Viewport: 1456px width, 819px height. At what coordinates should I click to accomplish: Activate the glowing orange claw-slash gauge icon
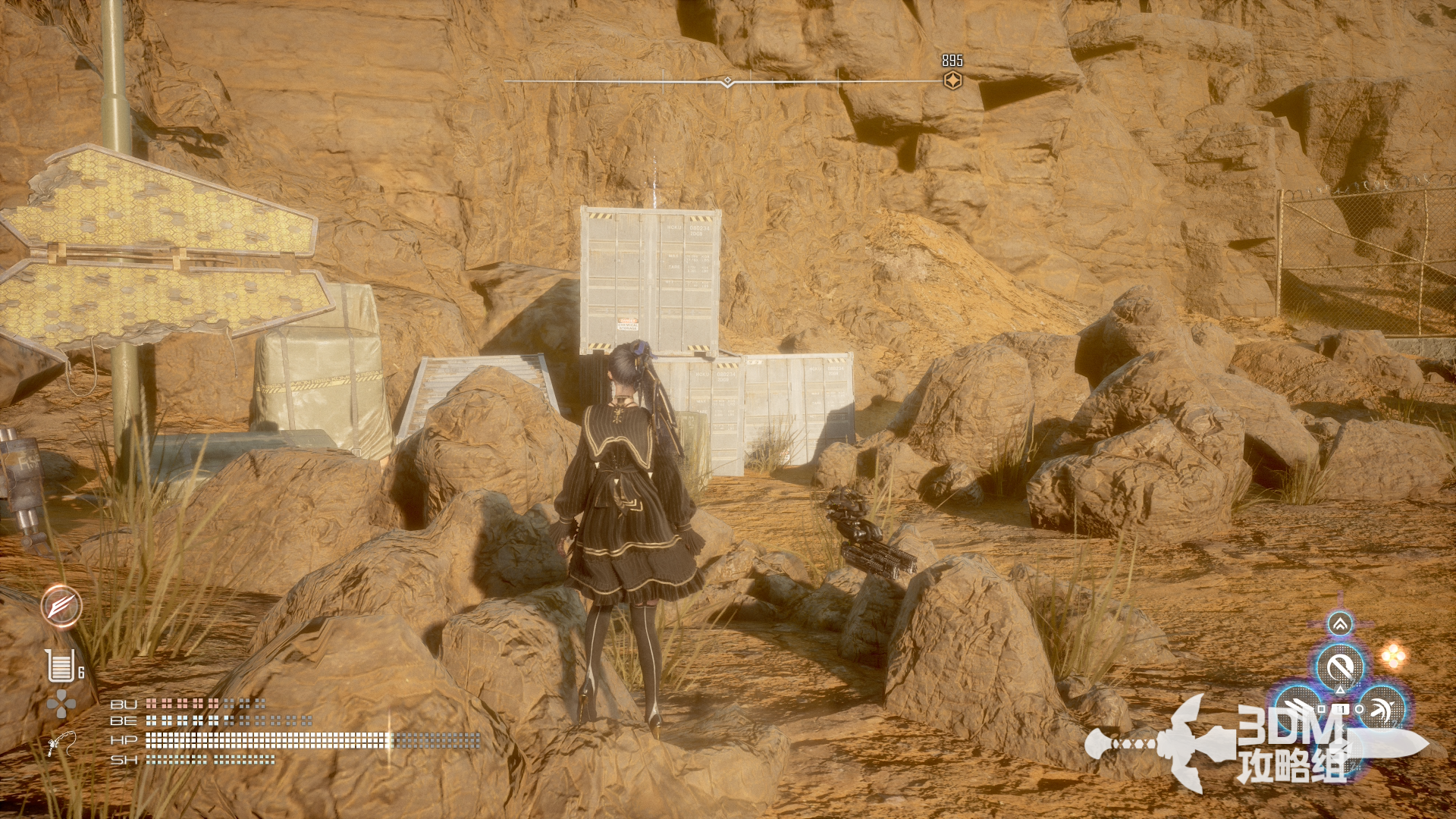pos(61,606)
